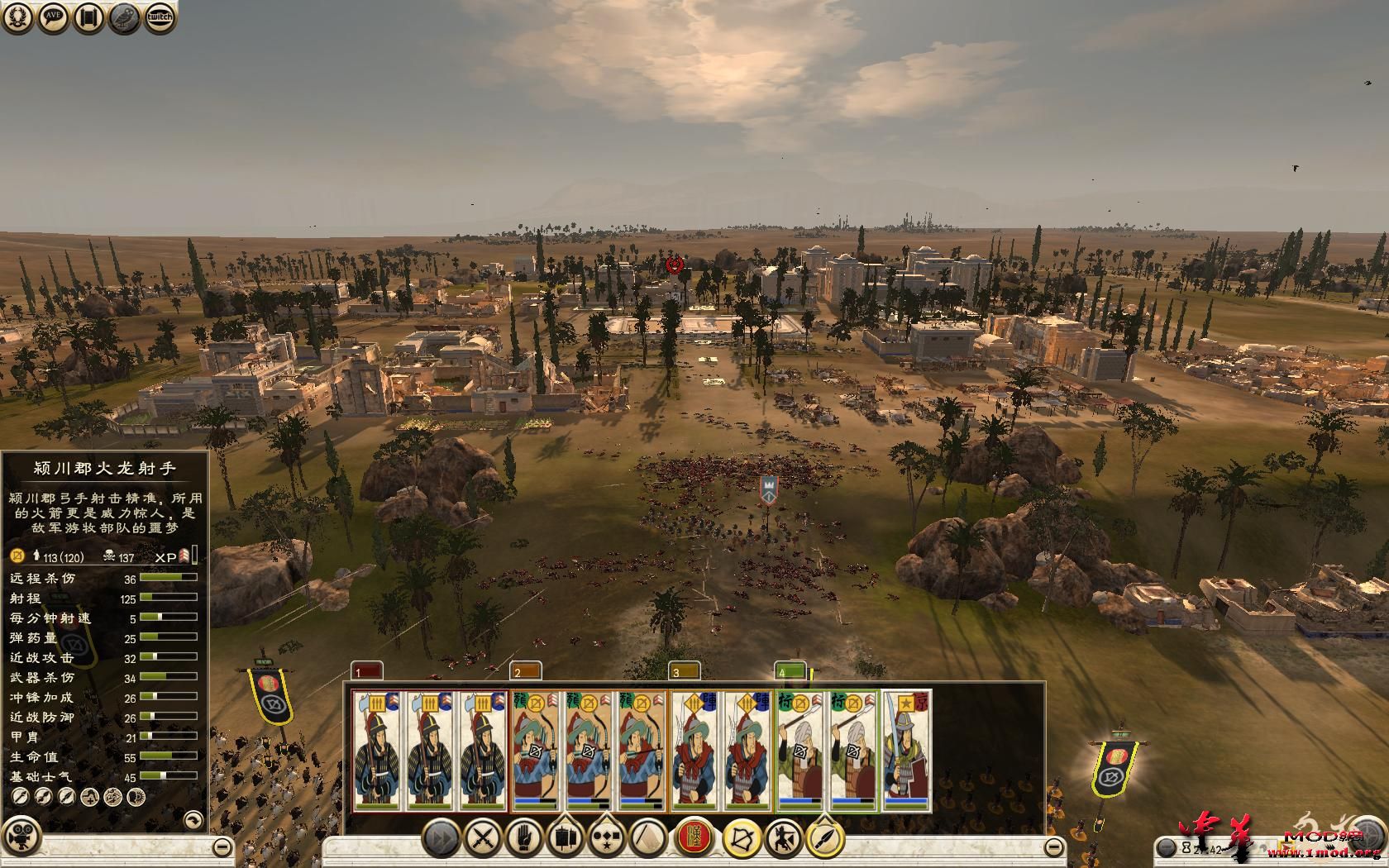Toggle the bow fire-at-will button
1389x868 pixels.
click(x=742, y=839)
